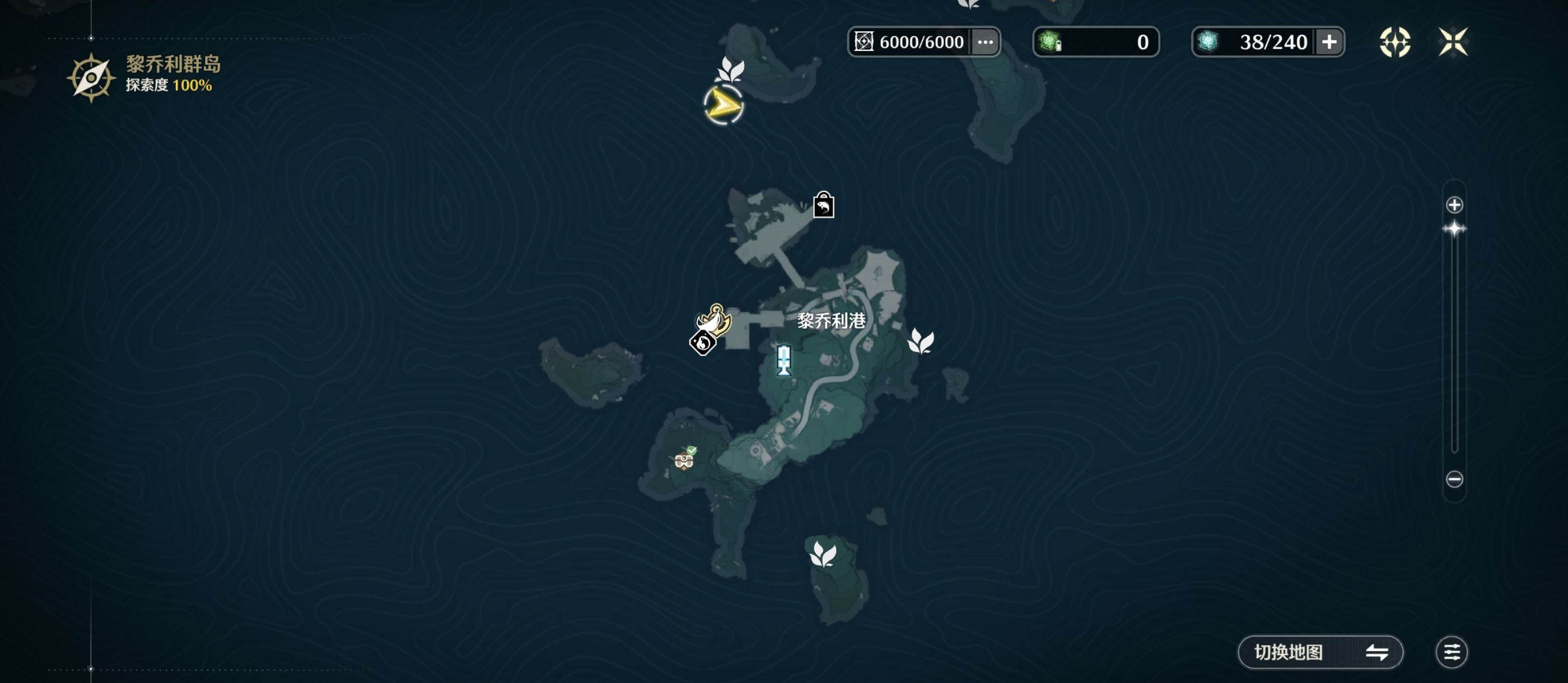This screenshot has width=1568, height=683.
Task: Select the leaf marker east of 黎乔利港
Action: coord(920,341)
